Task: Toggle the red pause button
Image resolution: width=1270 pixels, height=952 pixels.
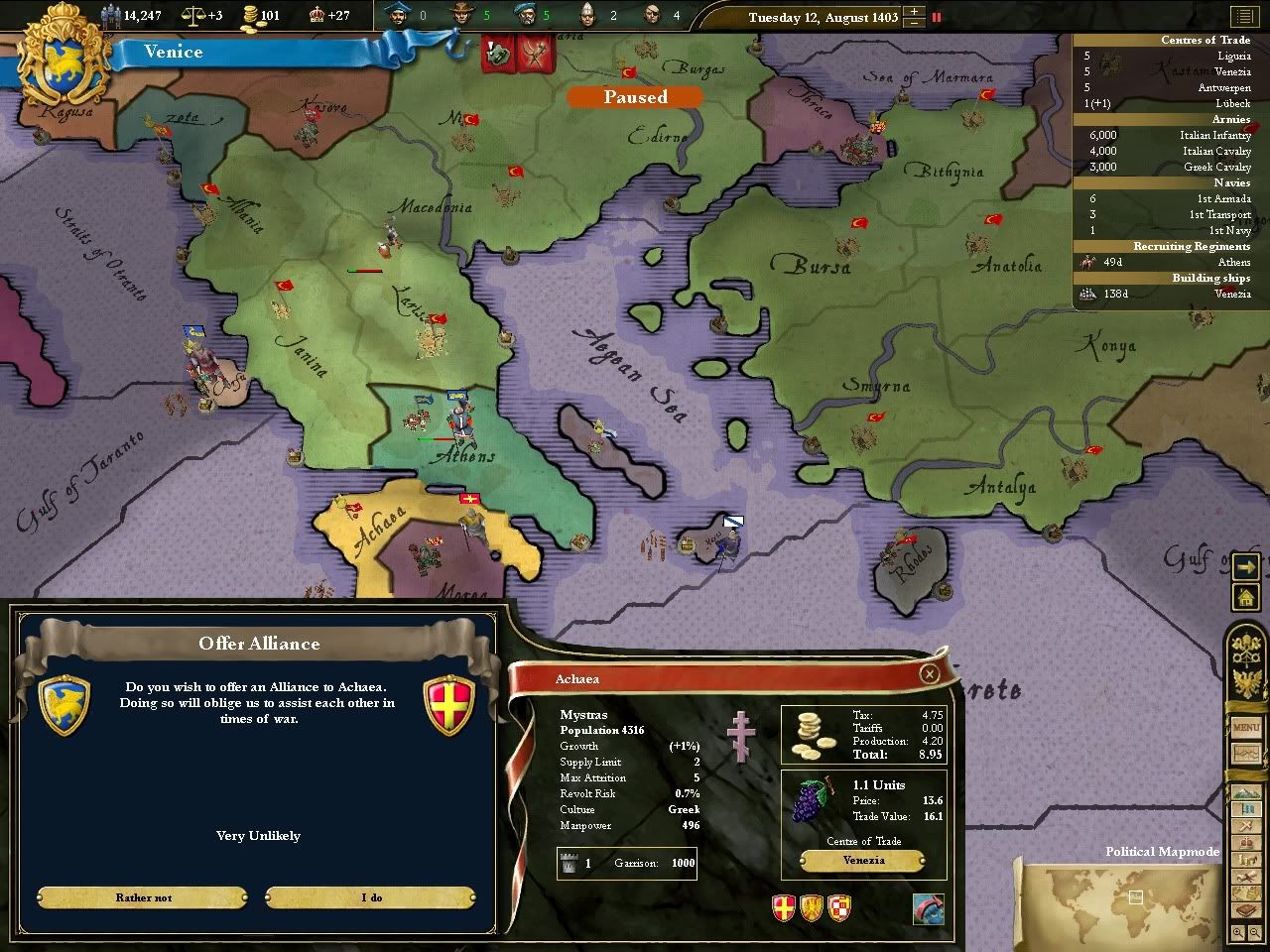Action: pos(937,17)
